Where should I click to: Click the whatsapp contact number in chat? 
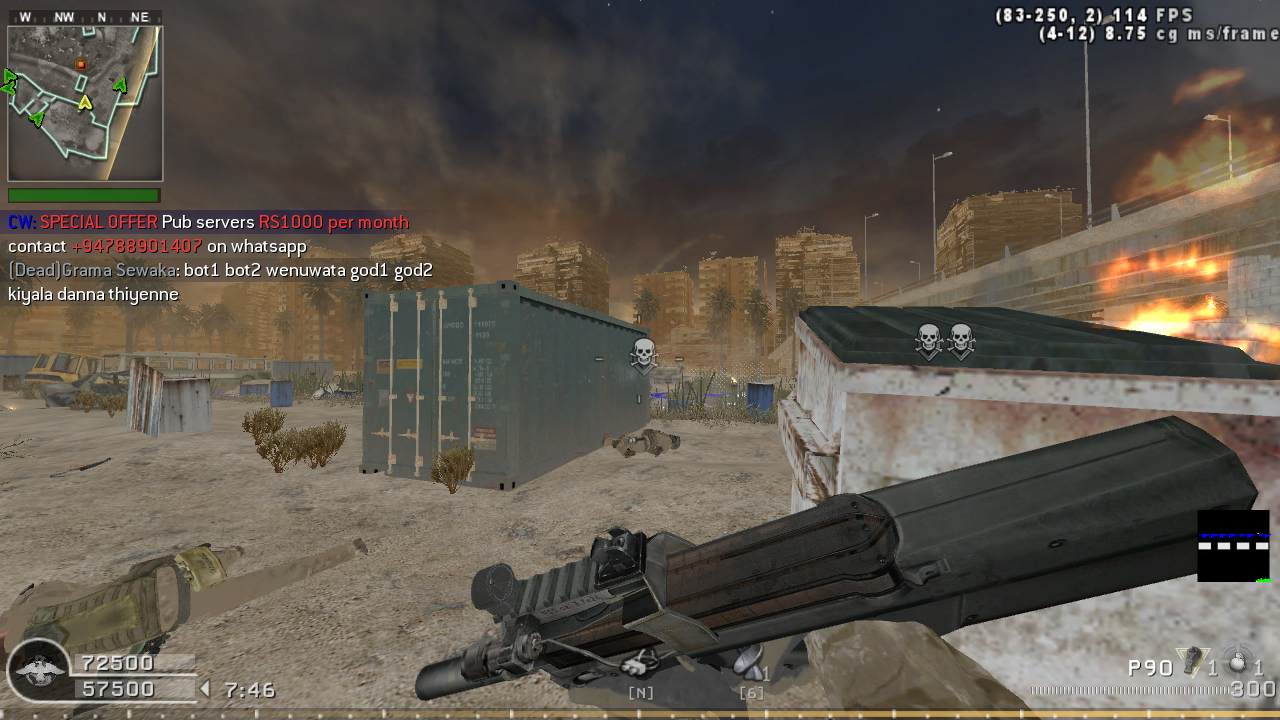tap(137, 246)
